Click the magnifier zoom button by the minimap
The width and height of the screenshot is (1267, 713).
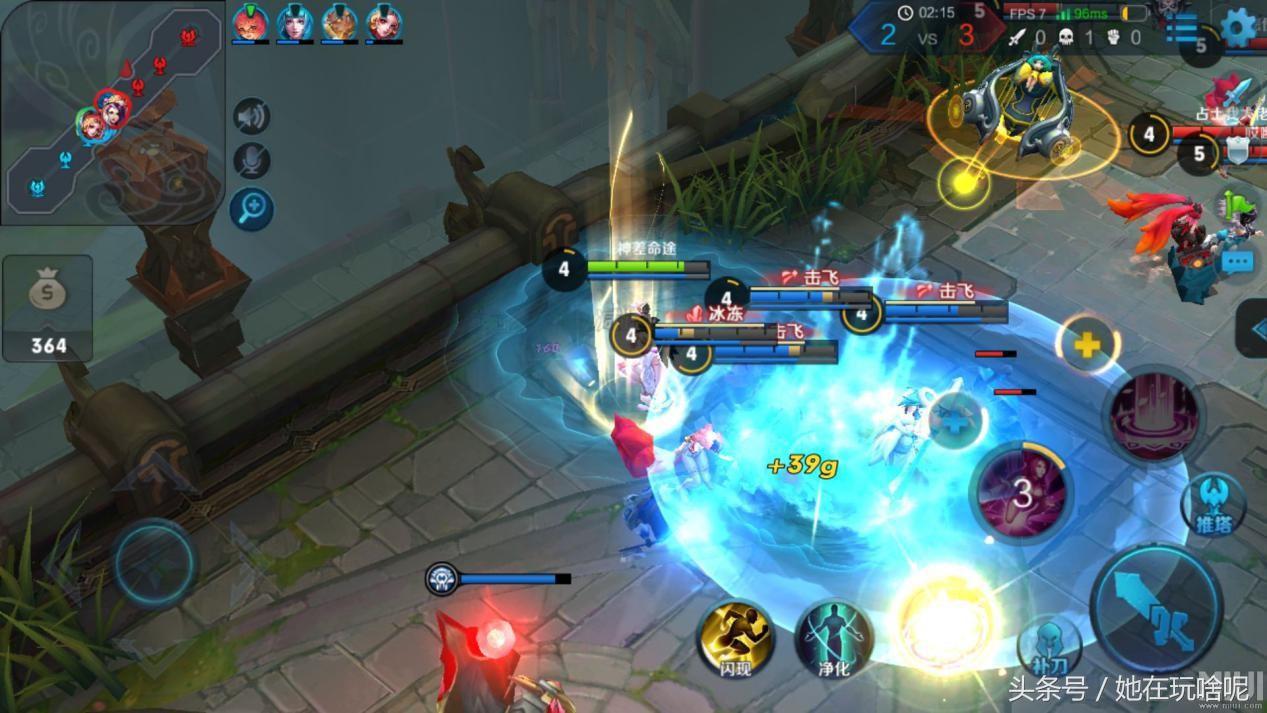coord(252,208)
